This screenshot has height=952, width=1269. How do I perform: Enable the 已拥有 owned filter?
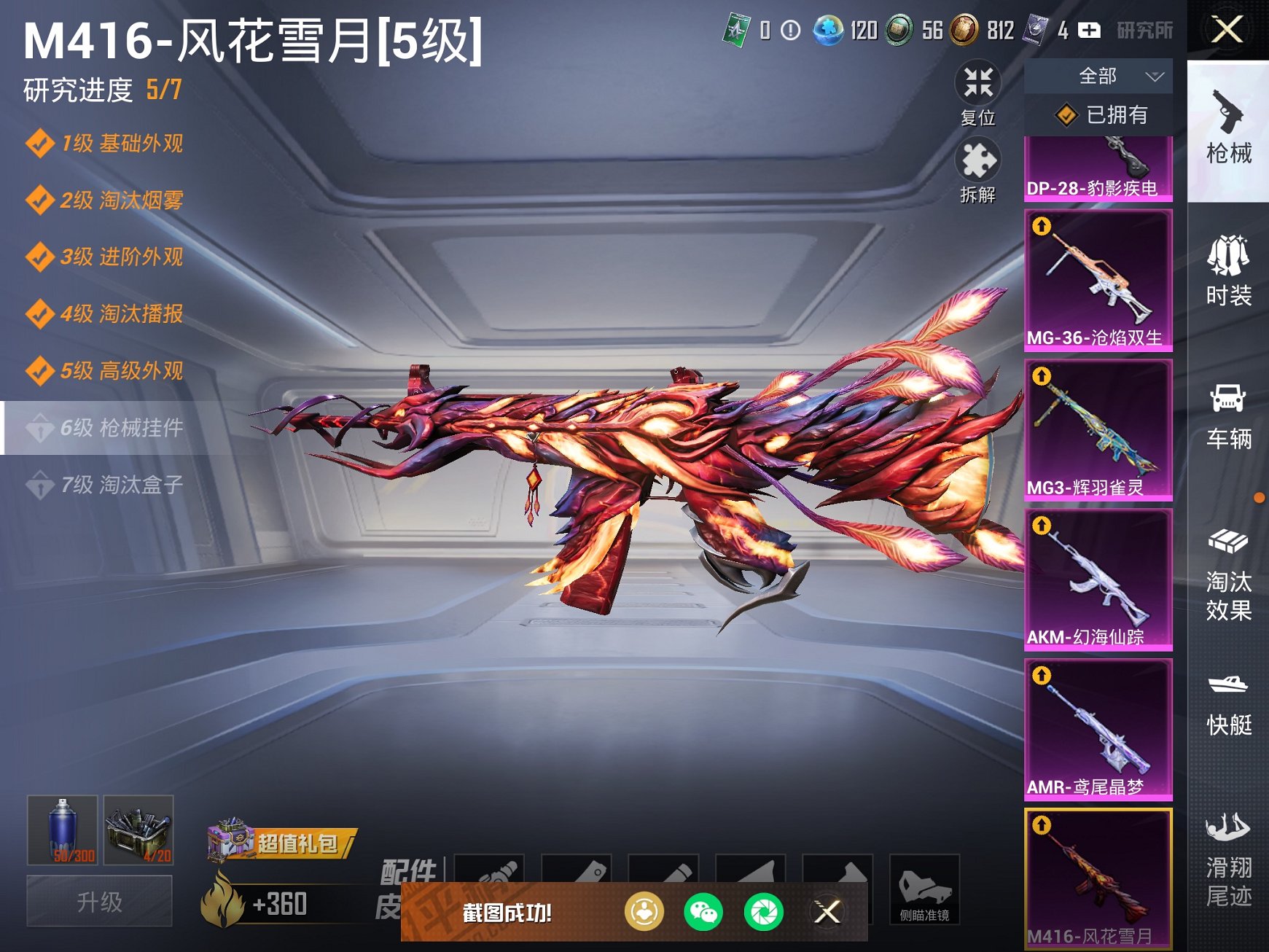(x=1089, y=113)
